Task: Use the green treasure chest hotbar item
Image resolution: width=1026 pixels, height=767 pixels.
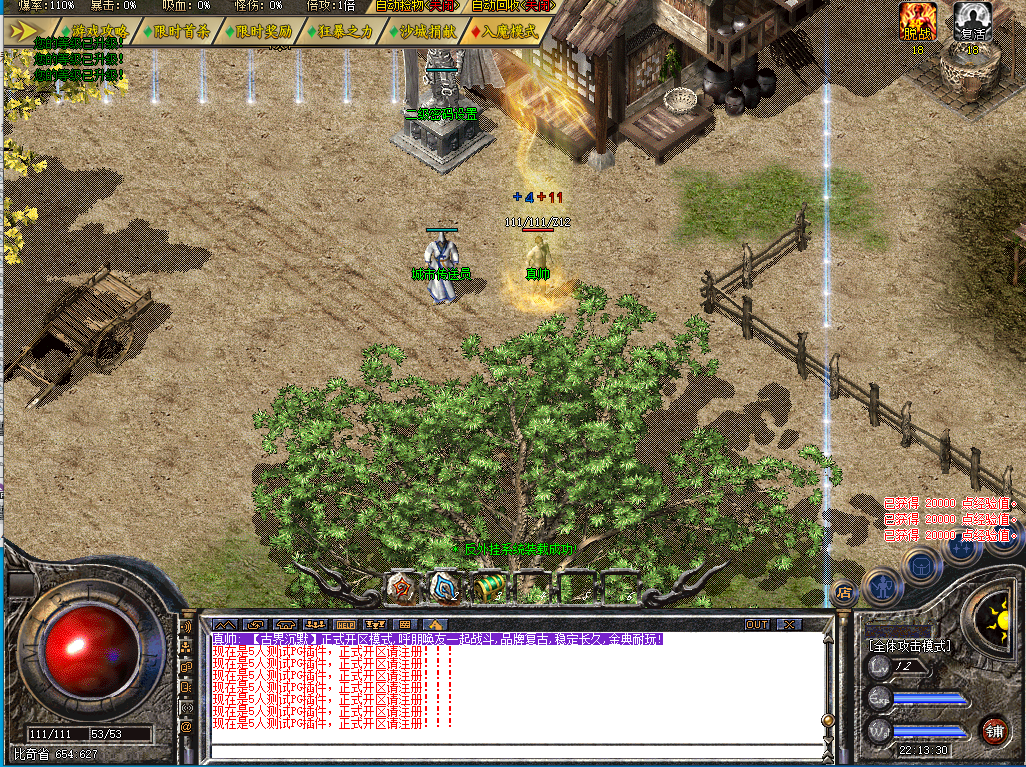Action: (x=487, y=587)
